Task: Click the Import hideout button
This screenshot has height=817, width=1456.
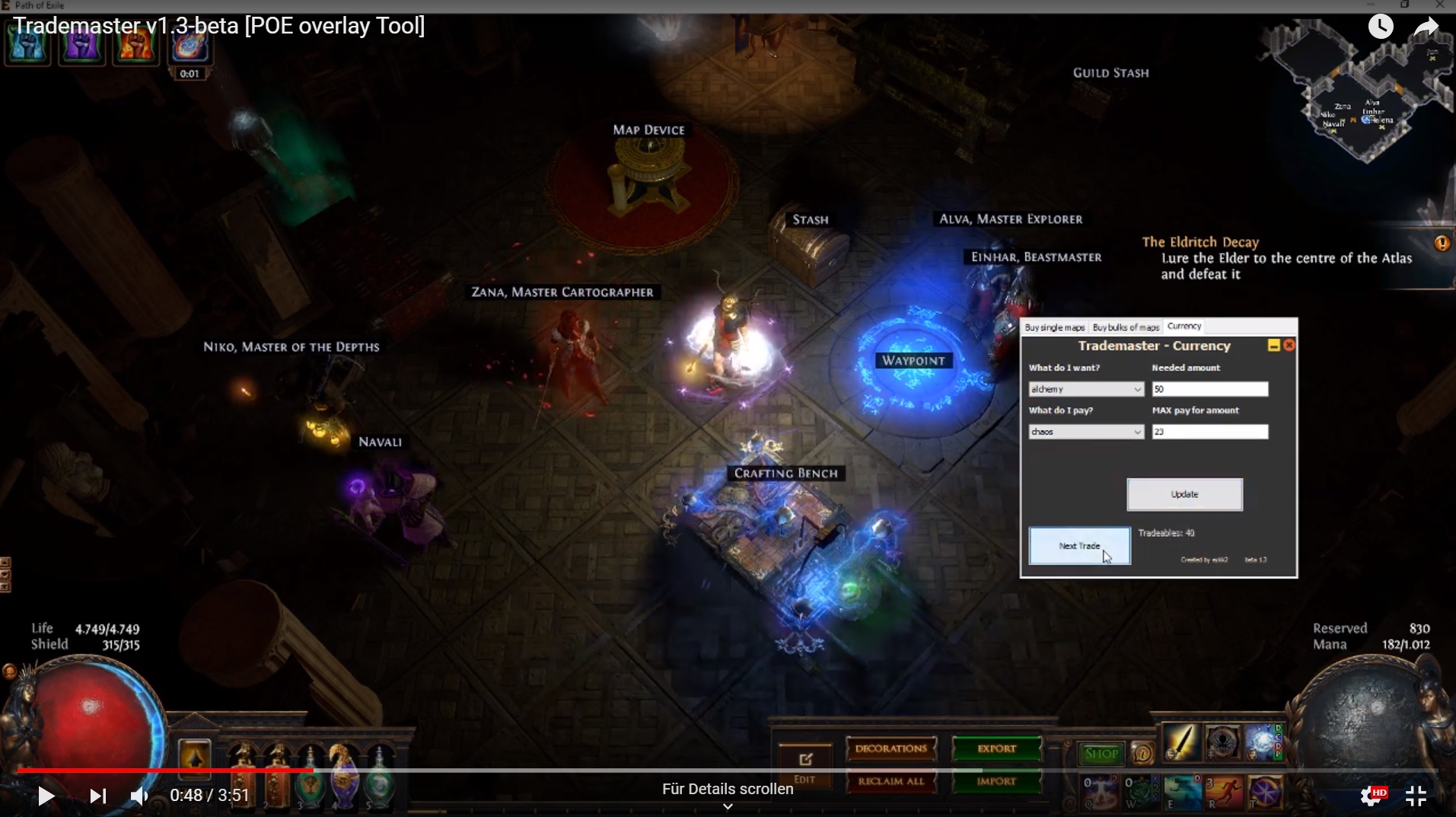Action: (996, 781)
